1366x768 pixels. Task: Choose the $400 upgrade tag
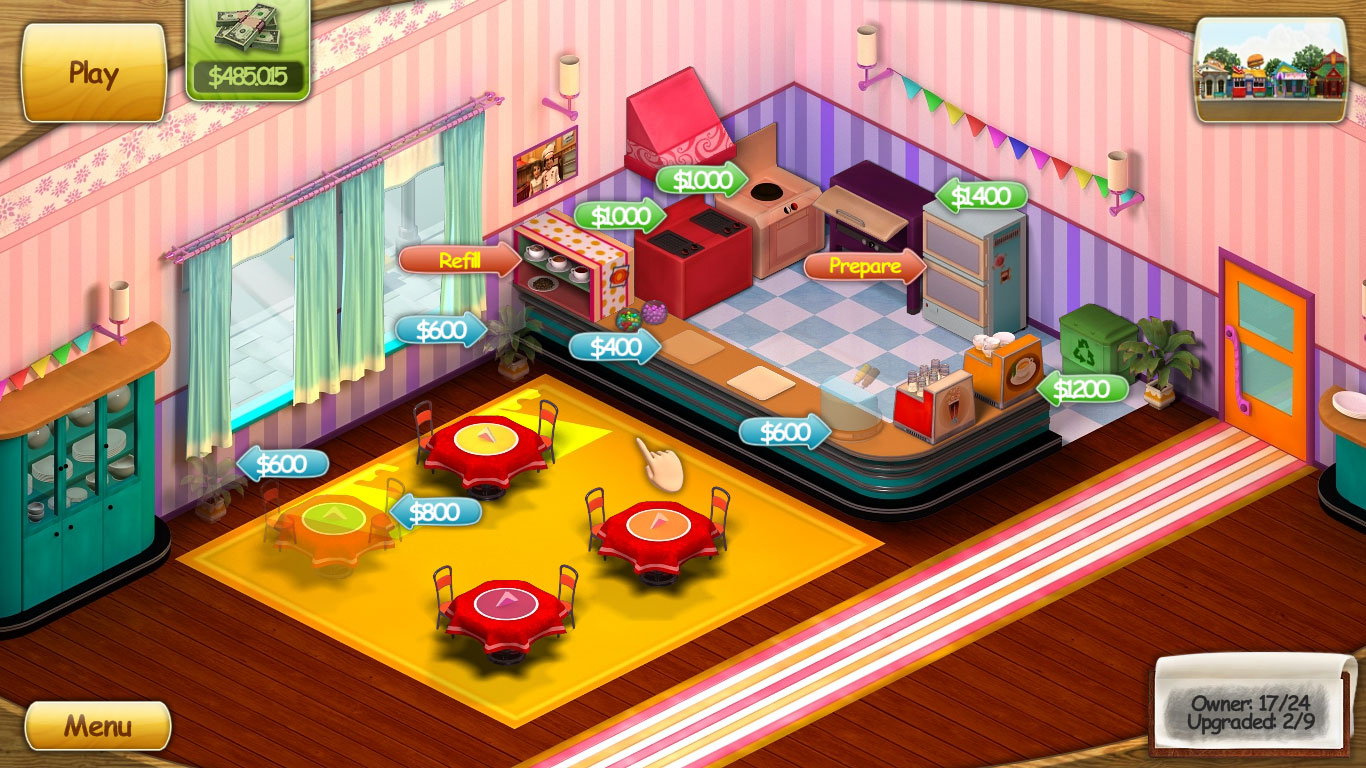tap(614, 347)
